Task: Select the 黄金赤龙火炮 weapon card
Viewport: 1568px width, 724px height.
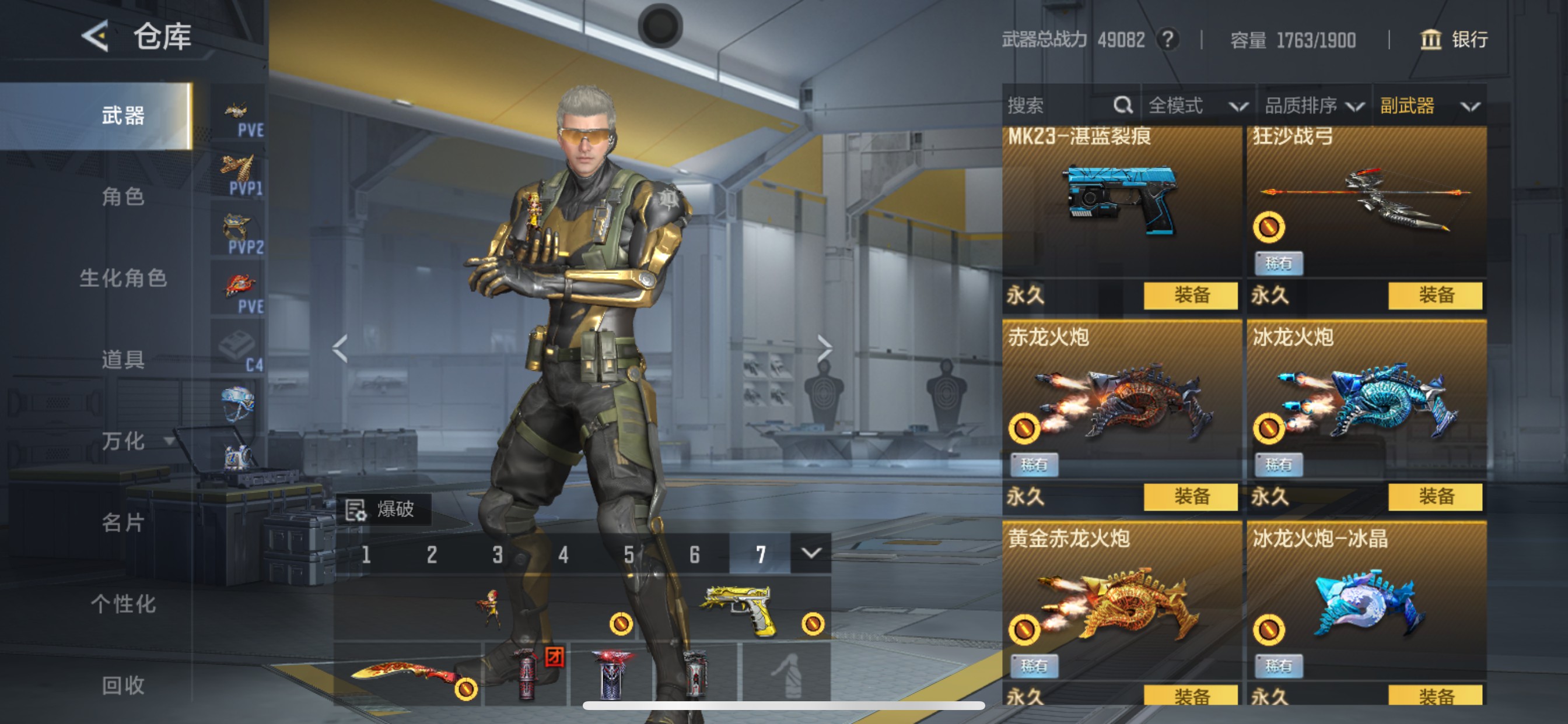Action: 1121,602
